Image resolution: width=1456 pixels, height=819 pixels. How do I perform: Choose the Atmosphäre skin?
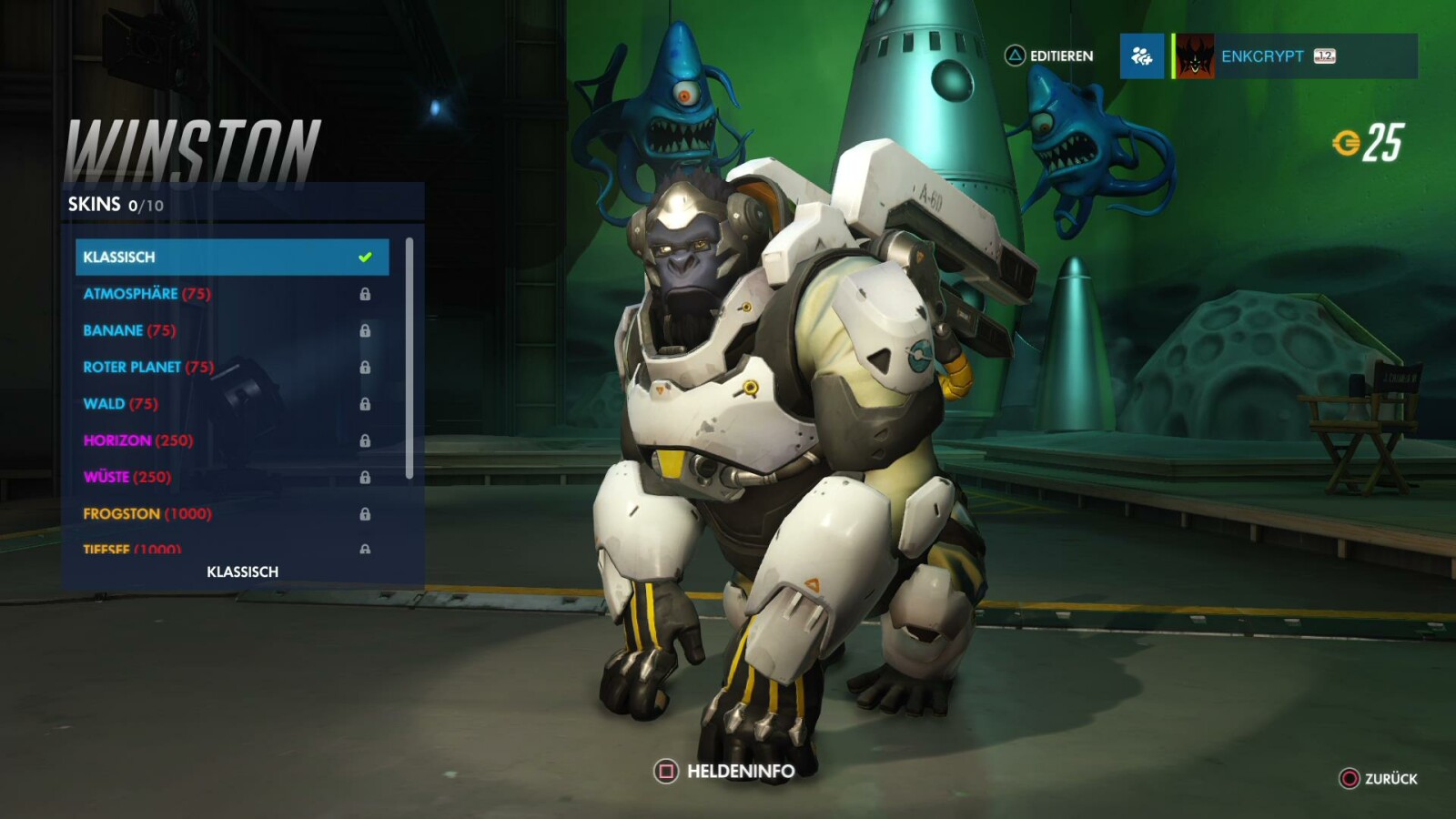pos(231,294)
